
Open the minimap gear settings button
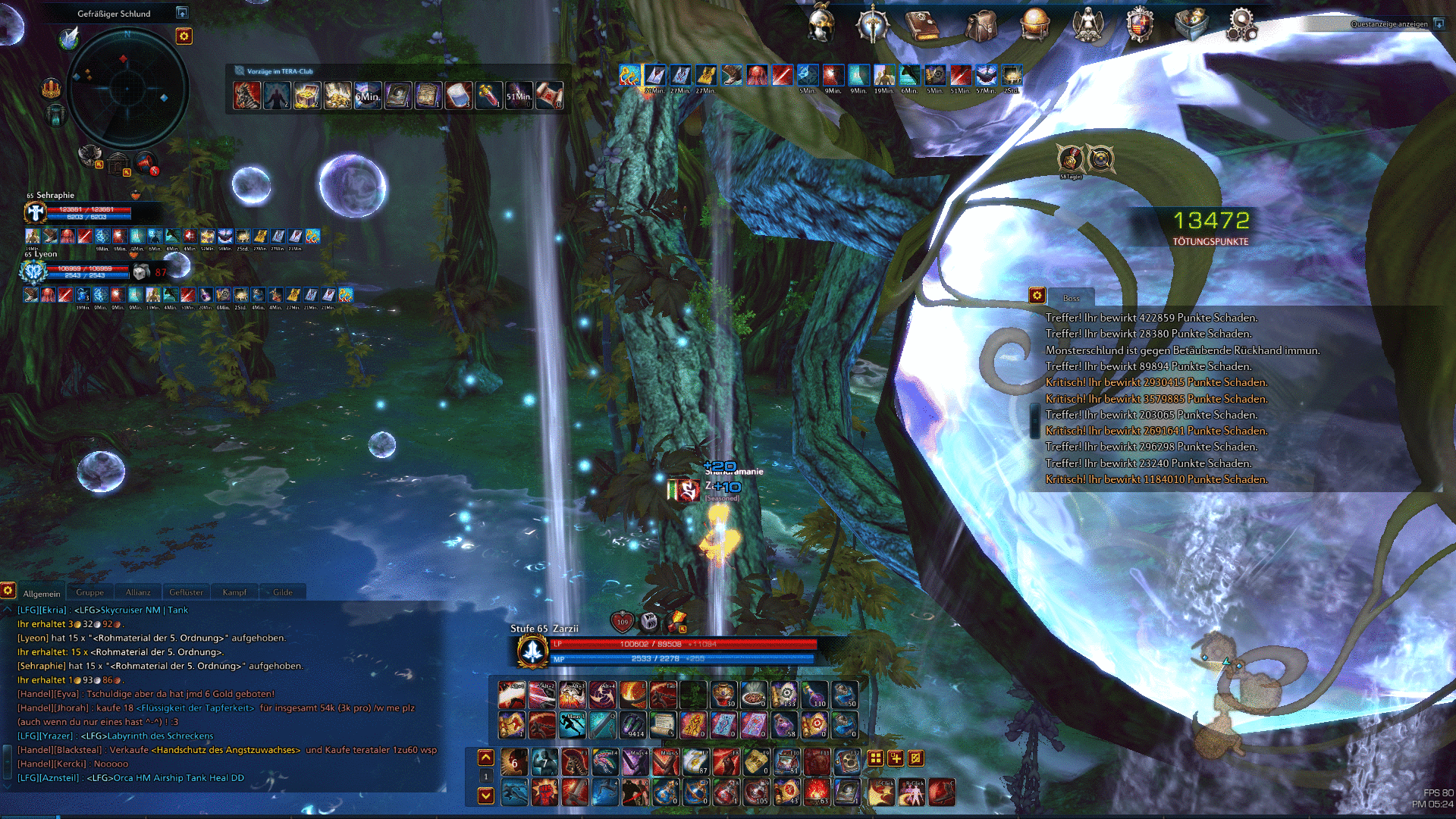(184, 36)
